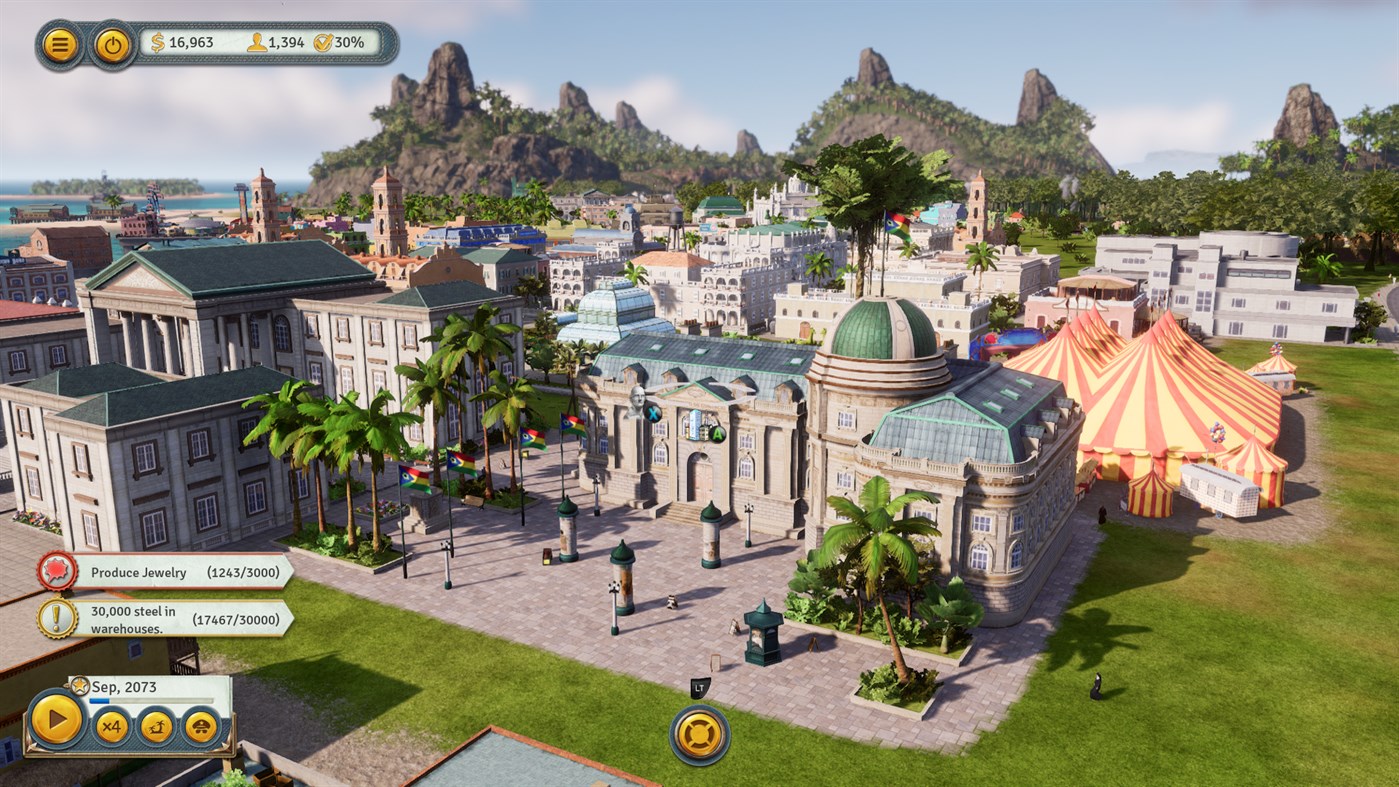Toggle the x4 game speed button

pos(111,726)
